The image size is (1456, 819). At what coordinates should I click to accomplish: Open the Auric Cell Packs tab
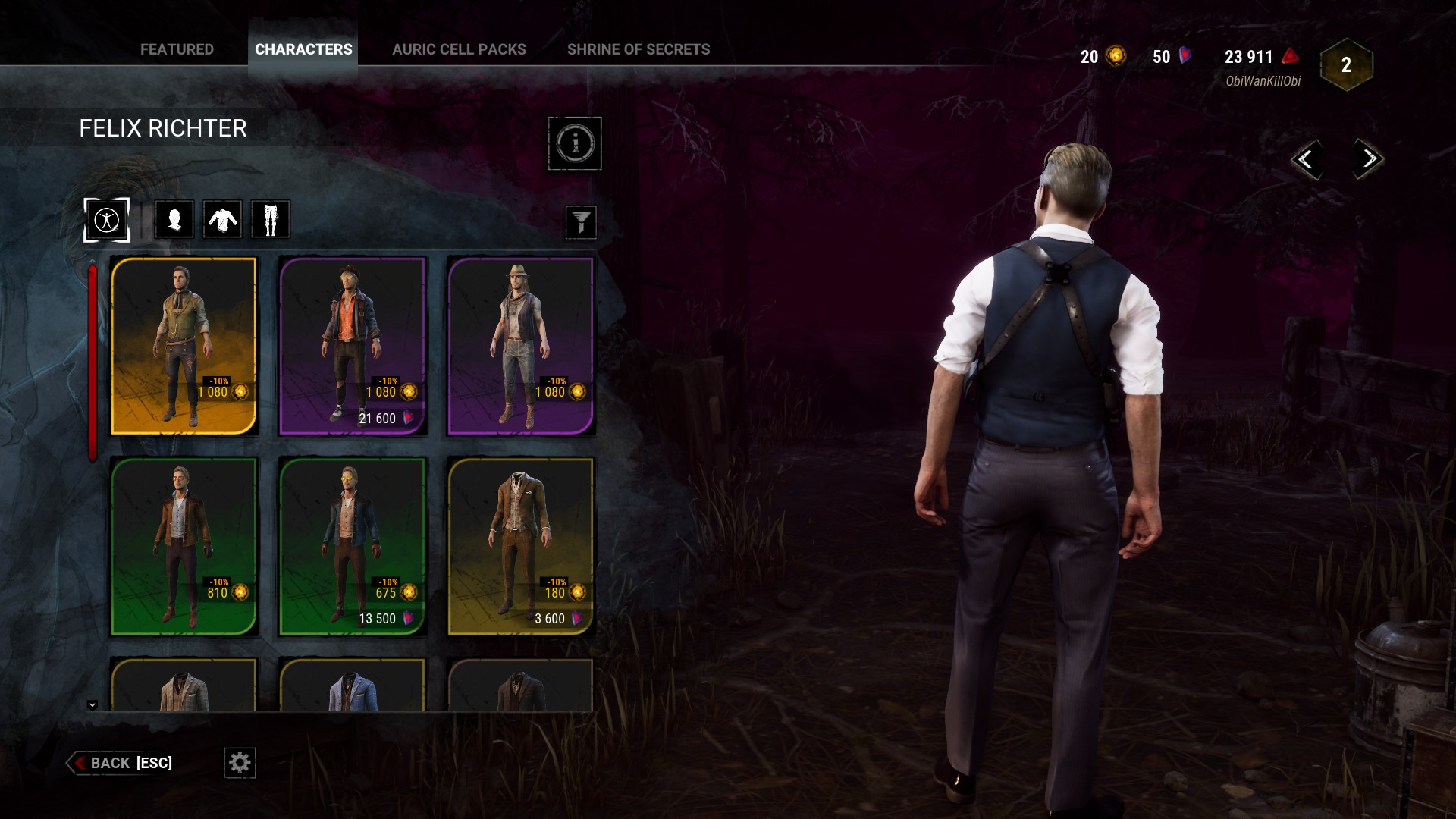(x=459, y=49)
